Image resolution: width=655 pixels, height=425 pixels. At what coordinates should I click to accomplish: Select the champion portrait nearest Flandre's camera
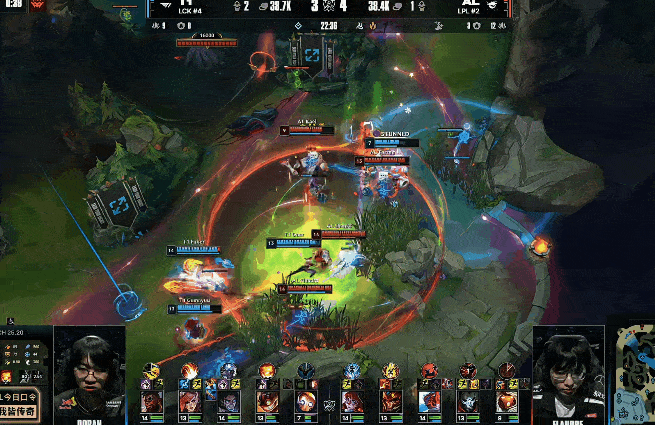coord(505,402)
